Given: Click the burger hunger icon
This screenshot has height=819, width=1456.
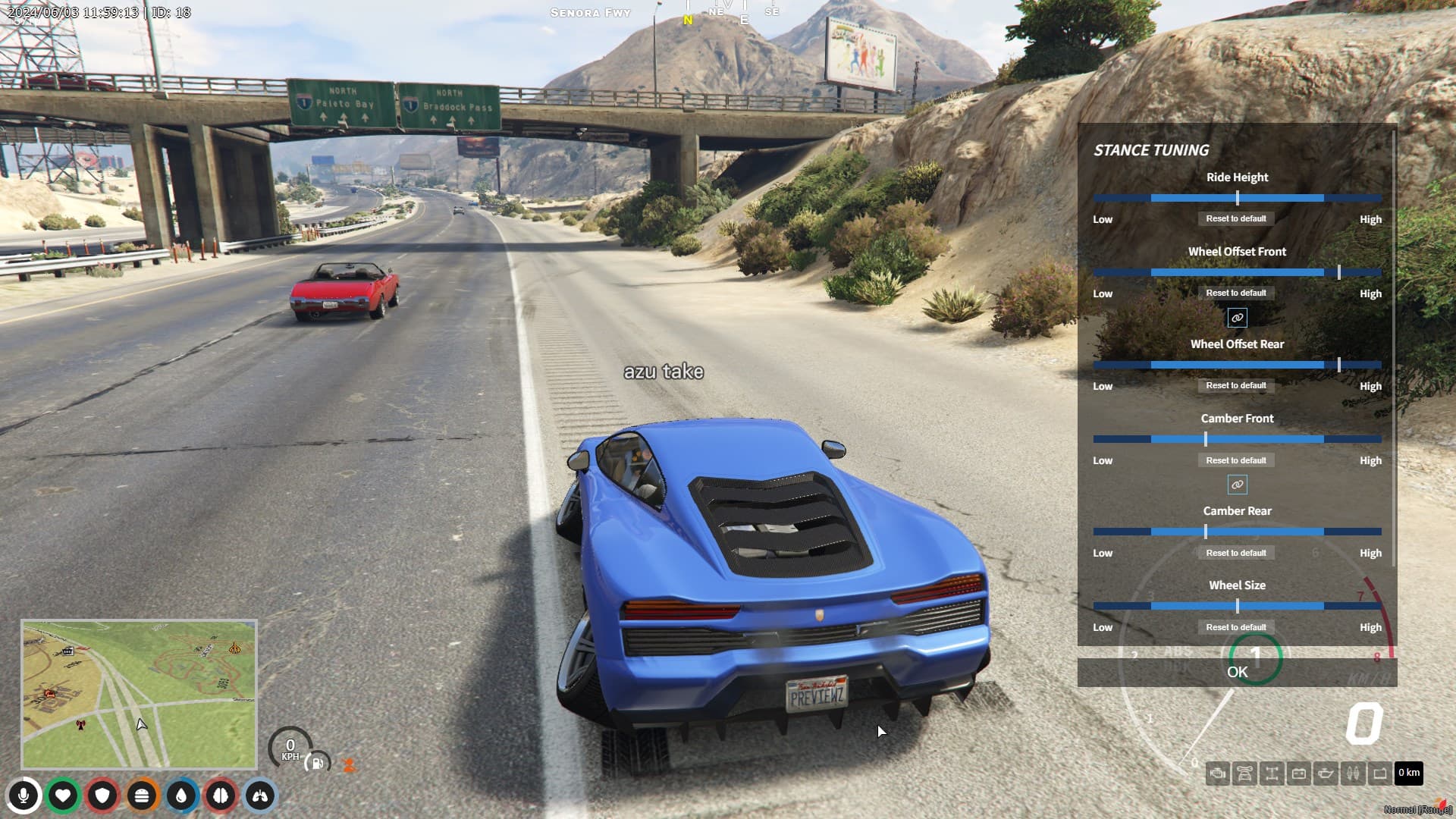Looking at the screenshot, I should [x=142, y=795].
